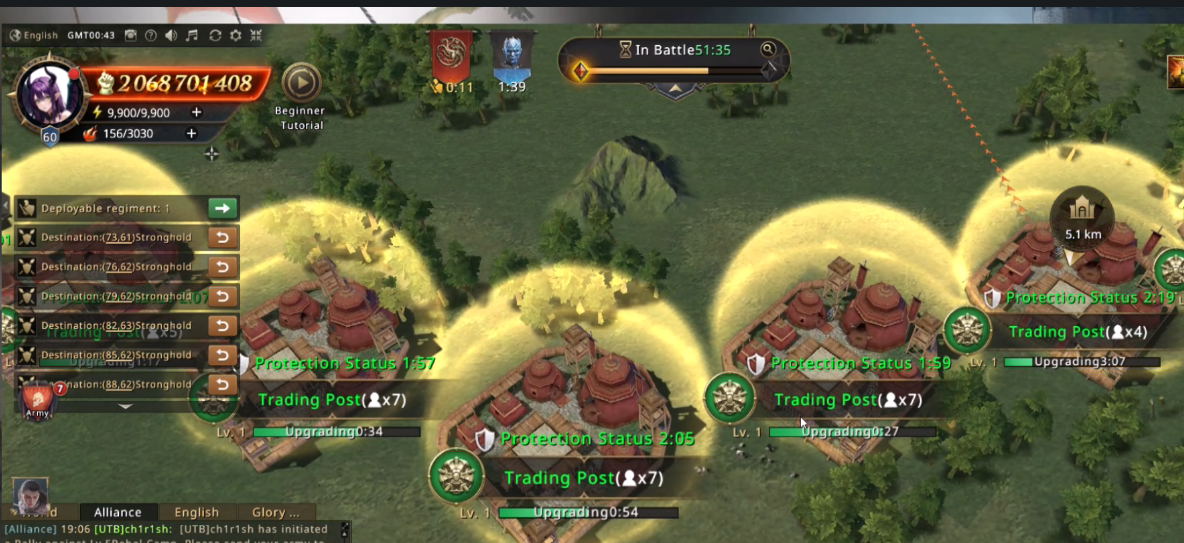This screenshot has height=543, width=1184.
Task: Add energy with the lightning plus button
Action: coord(196,113)
